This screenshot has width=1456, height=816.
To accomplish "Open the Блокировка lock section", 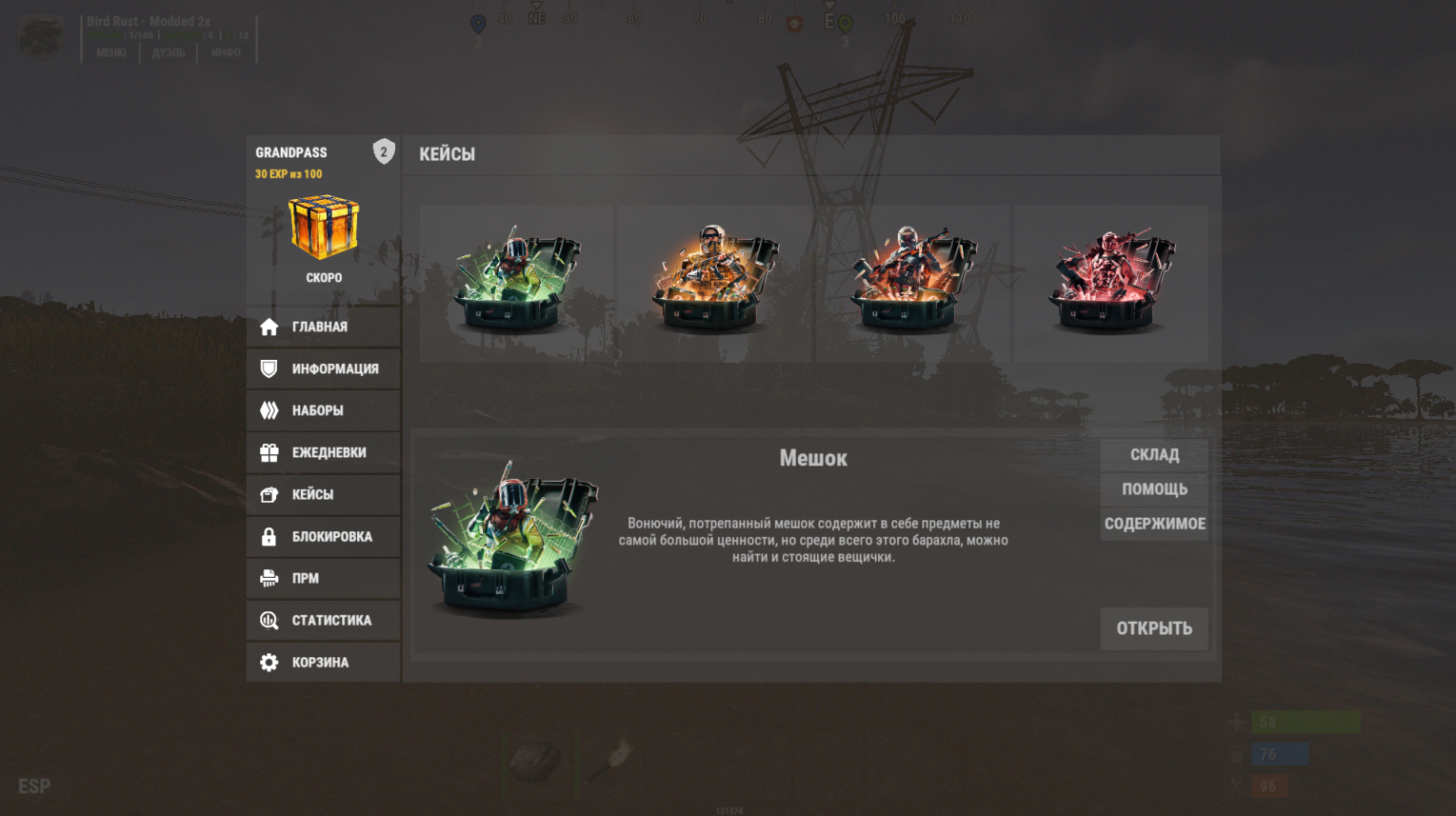I will coord(323,536).
